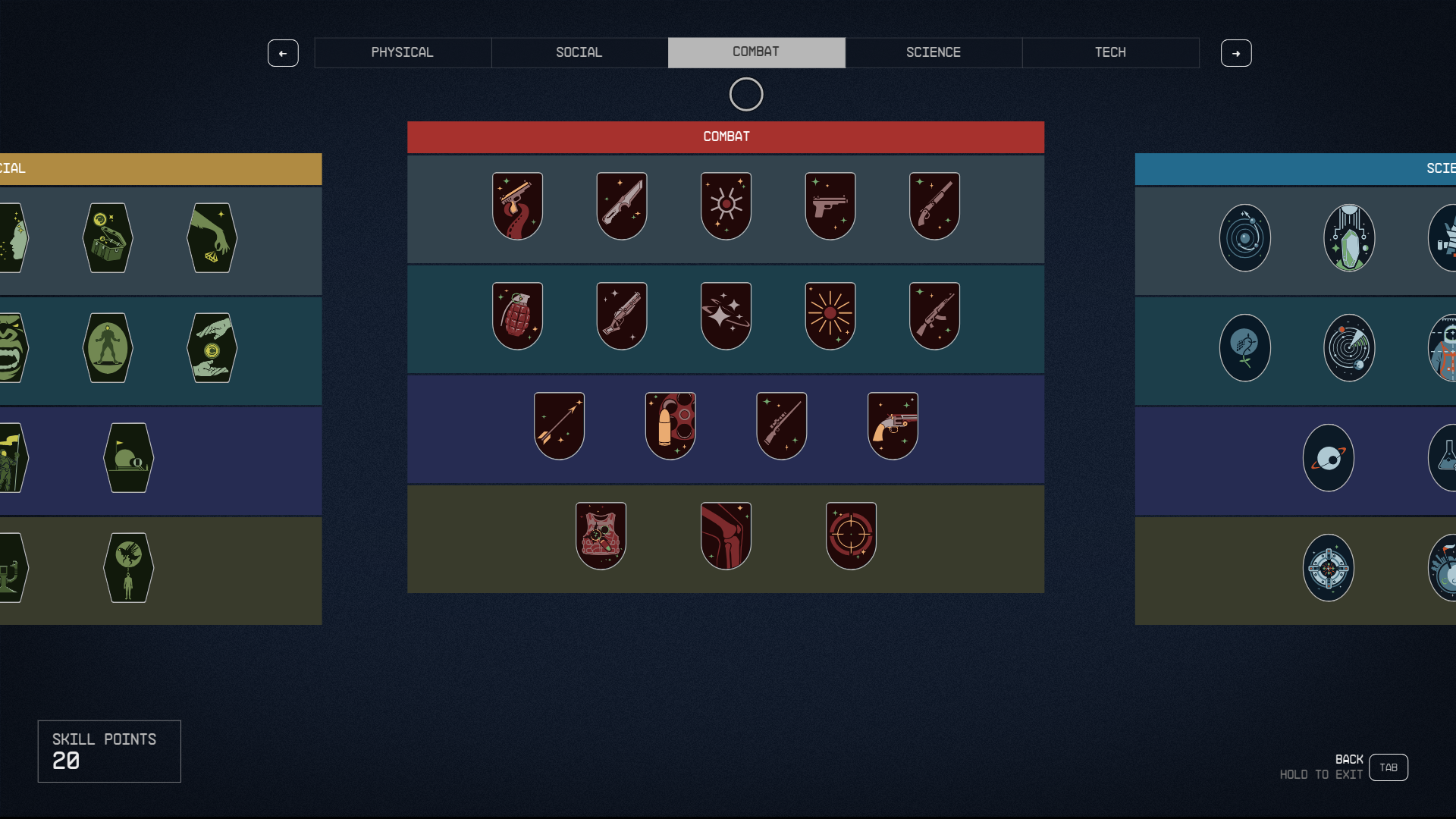Open the Demolitions grenade skill
The image size is (1456, 819).
pos(517,315)
